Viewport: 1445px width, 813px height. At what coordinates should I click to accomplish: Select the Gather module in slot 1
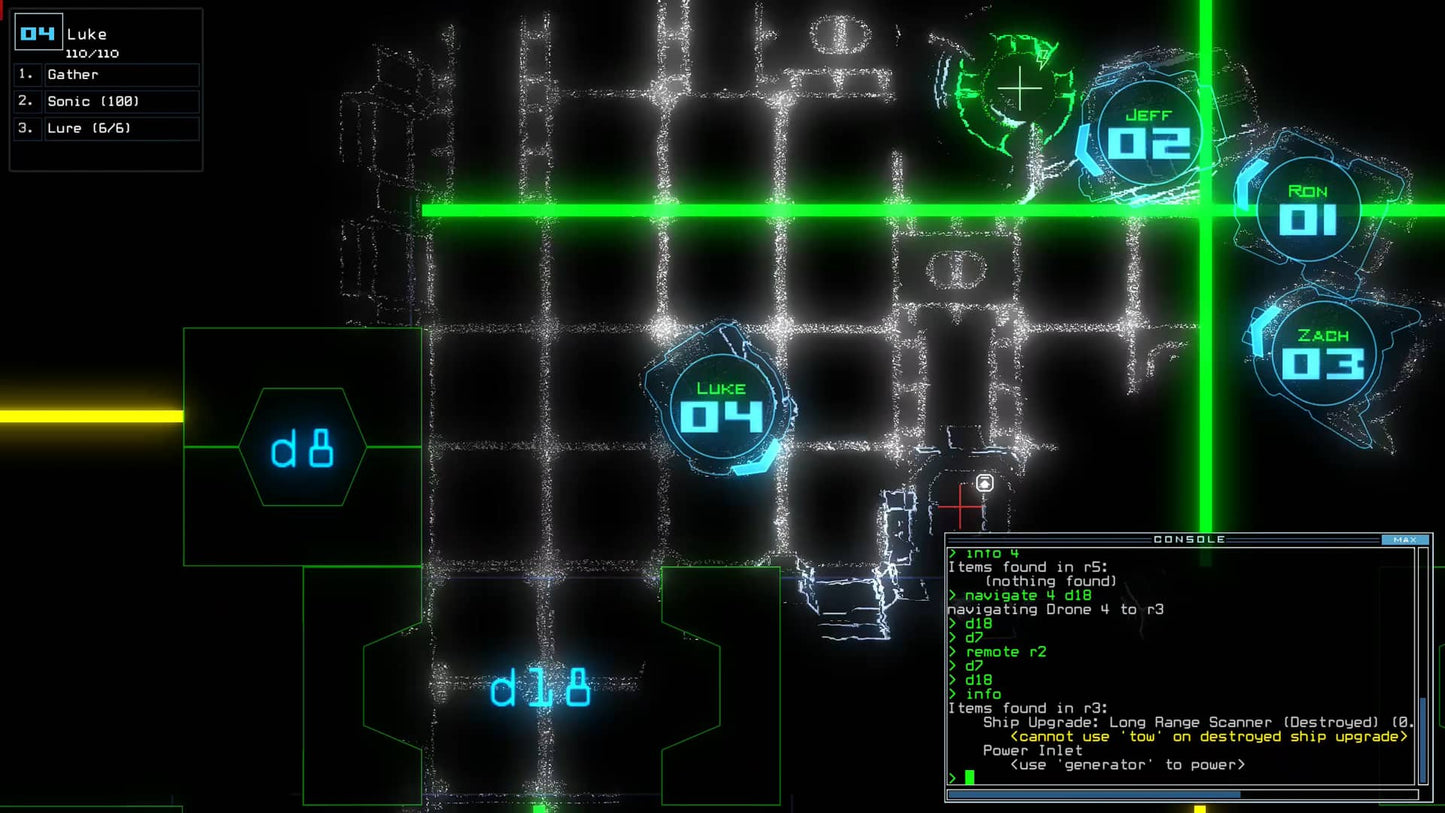pos(120,74)
